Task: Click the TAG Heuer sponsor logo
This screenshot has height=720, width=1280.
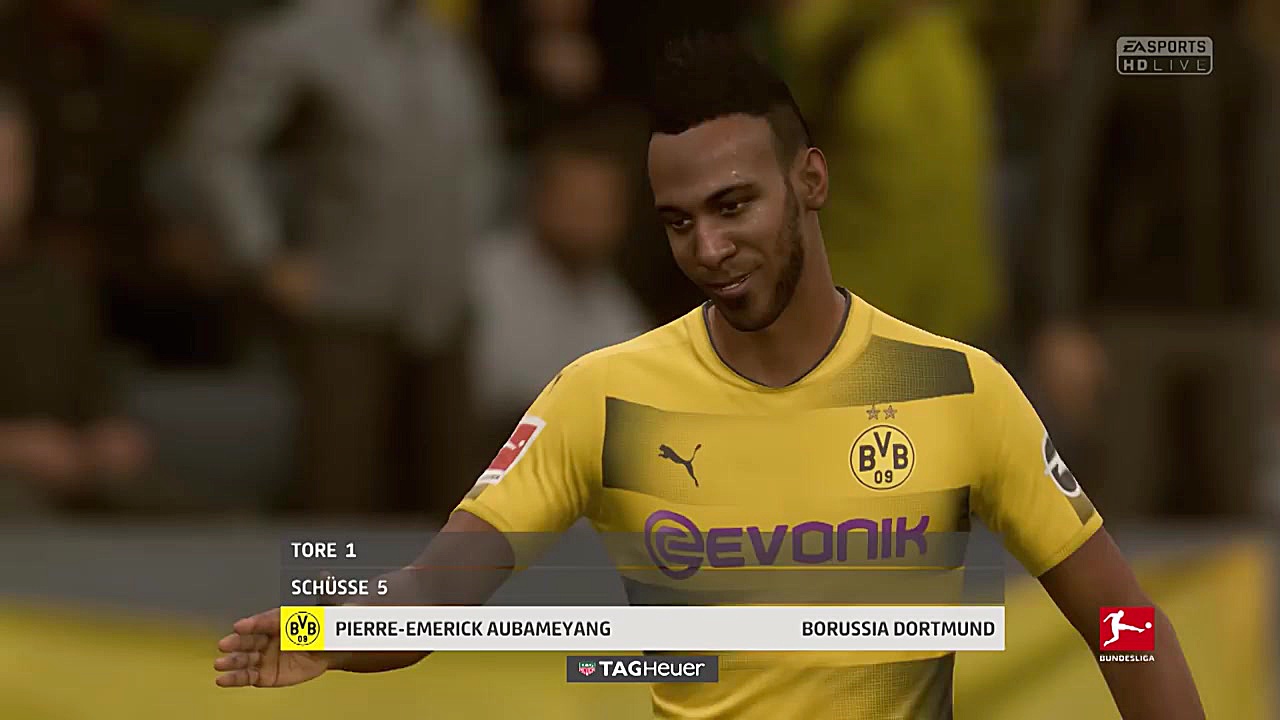Action: point(641,669)
